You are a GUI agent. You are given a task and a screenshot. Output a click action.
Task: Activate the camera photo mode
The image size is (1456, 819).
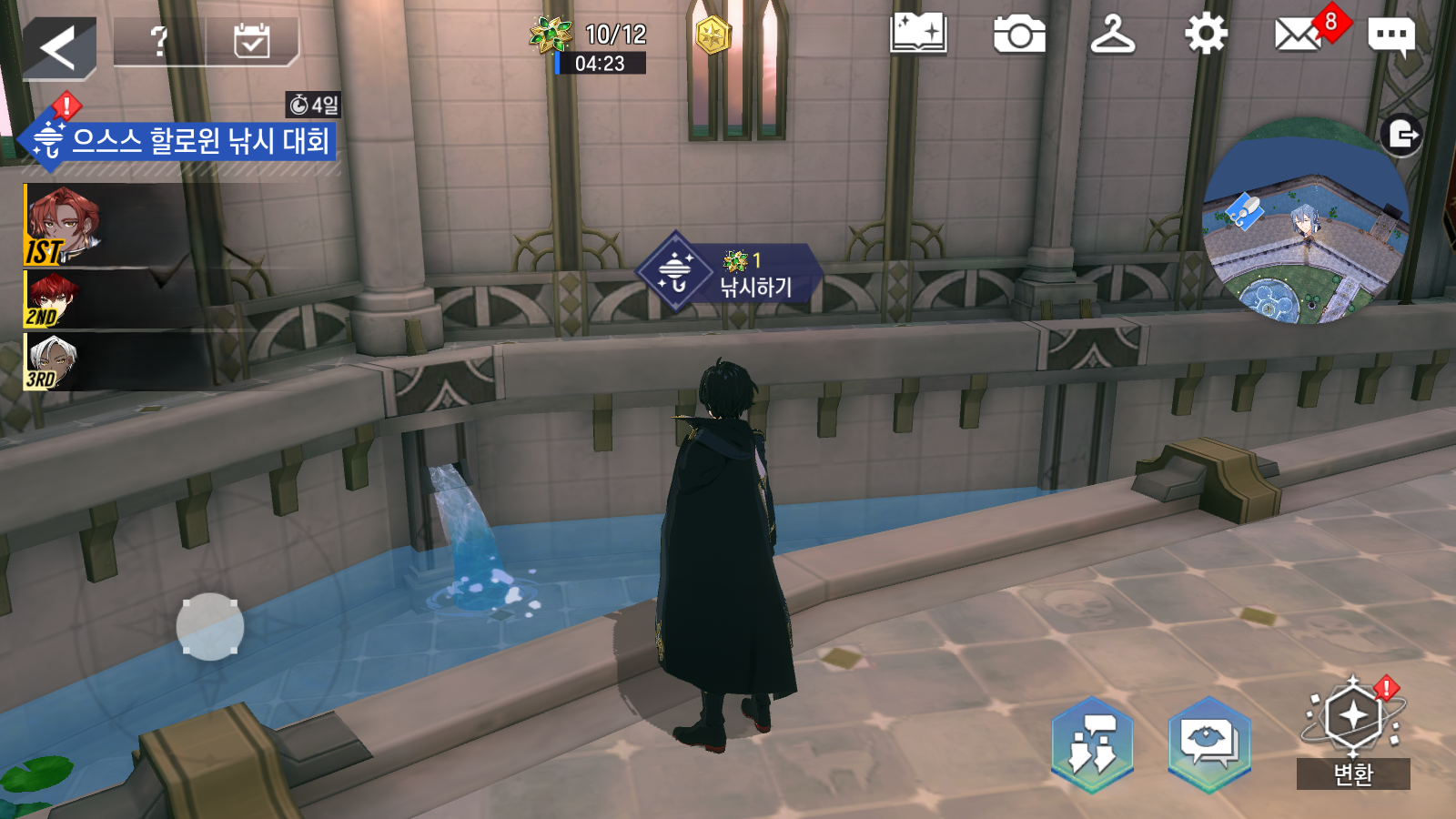click(x=1019, y=36)
